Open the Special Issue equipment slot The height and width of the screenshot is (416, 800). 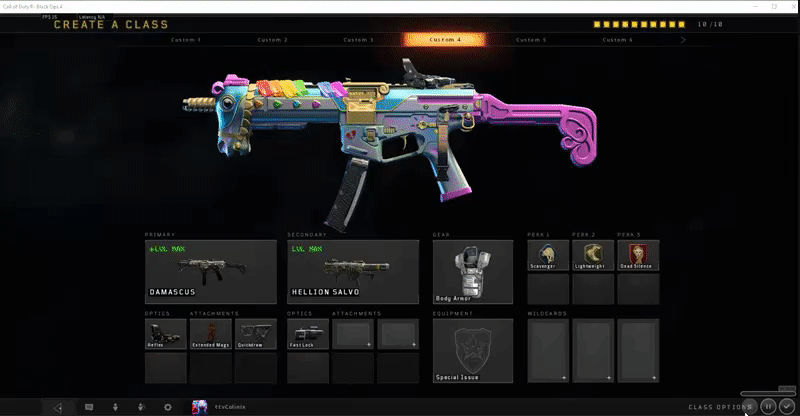pos(472,350)
